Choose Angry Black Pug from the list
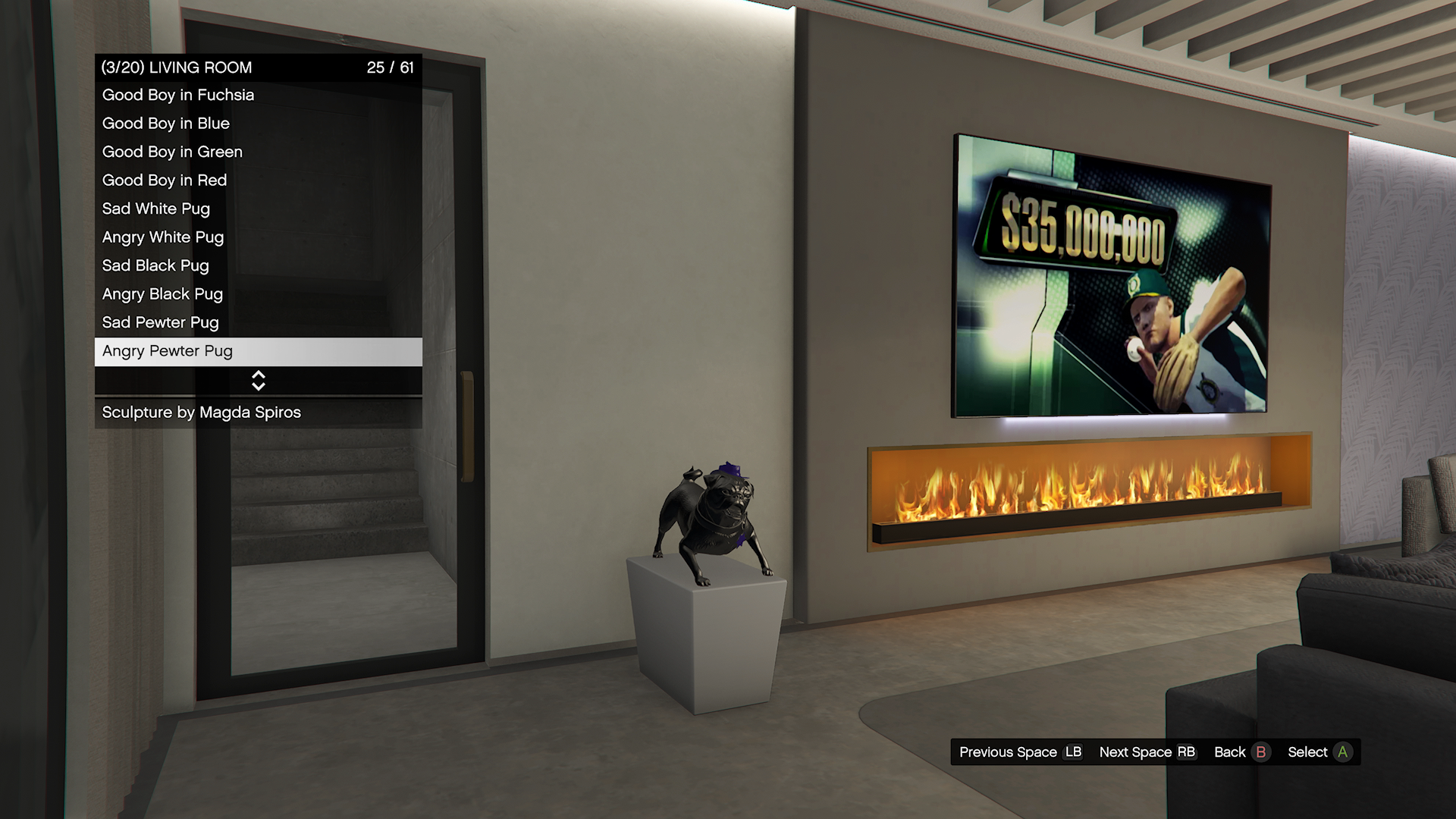The height and width of the screenshot is (819, 1456). click(x=258, y=294)
